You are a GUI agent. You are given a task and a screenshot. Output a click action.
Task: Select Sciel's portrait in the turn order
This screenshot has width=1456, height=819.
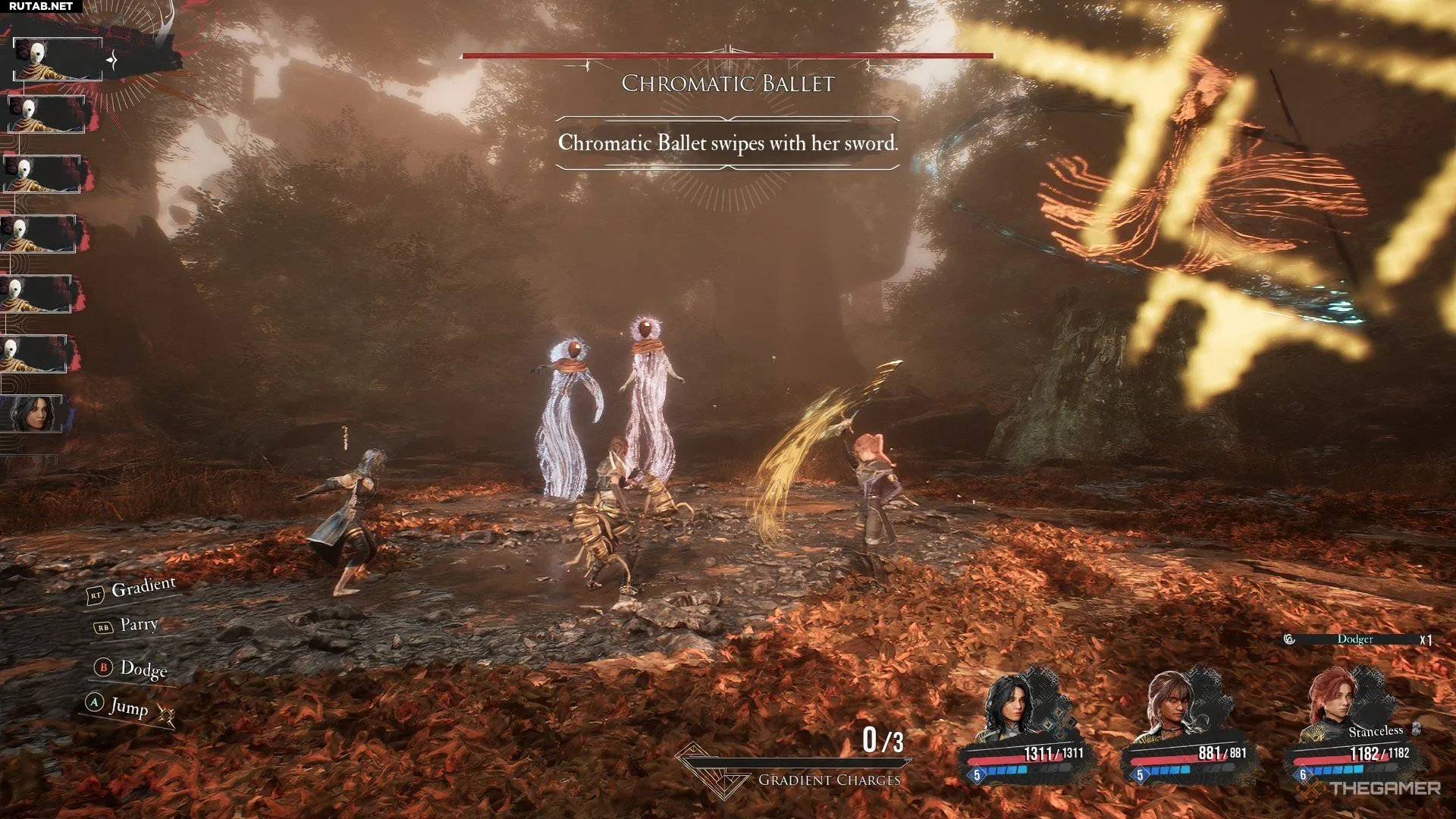pyautogui.click(x=36, y=414)
